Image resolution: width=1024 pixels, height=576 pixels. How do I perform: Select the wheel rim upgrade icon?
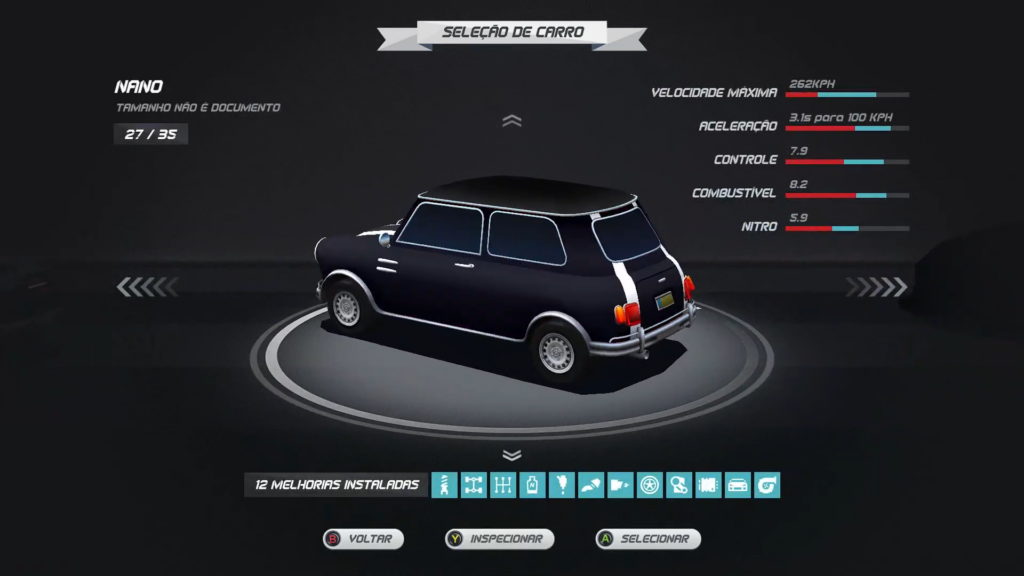point(650,485)
